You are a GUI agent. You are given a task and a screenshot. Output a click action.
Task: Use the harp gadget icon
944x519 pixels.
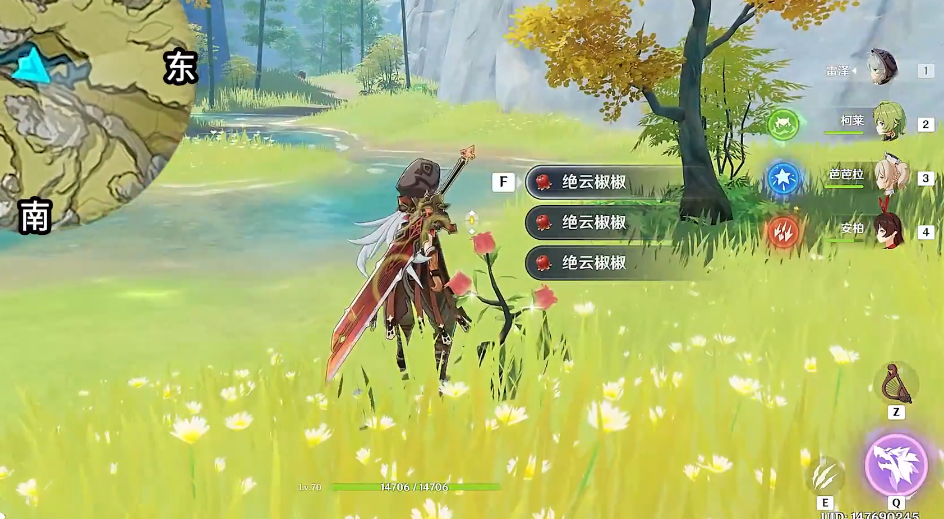coord(895,383)
